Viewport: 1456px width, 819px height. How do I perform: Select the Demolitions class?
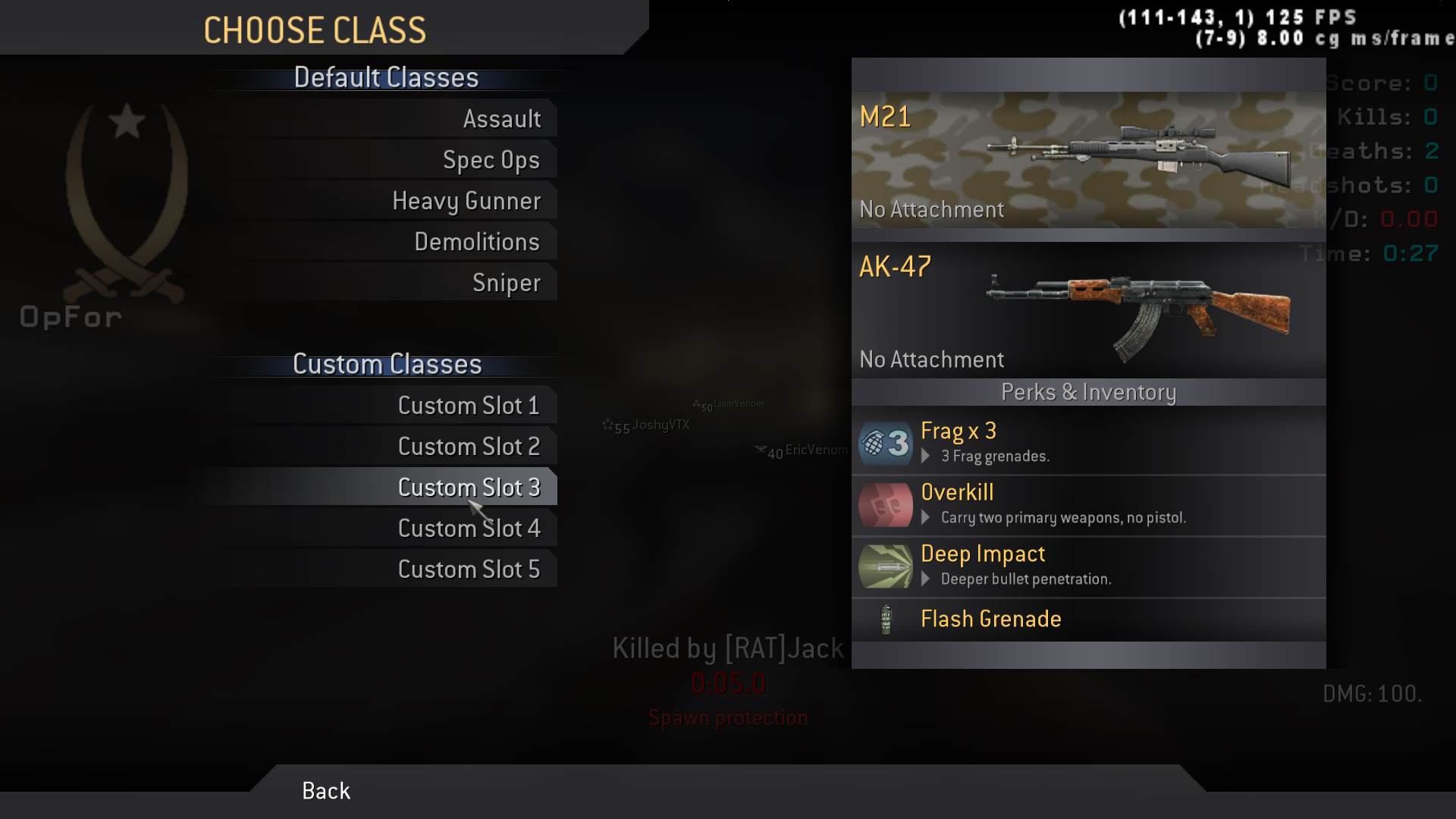[x=476, y=242]
